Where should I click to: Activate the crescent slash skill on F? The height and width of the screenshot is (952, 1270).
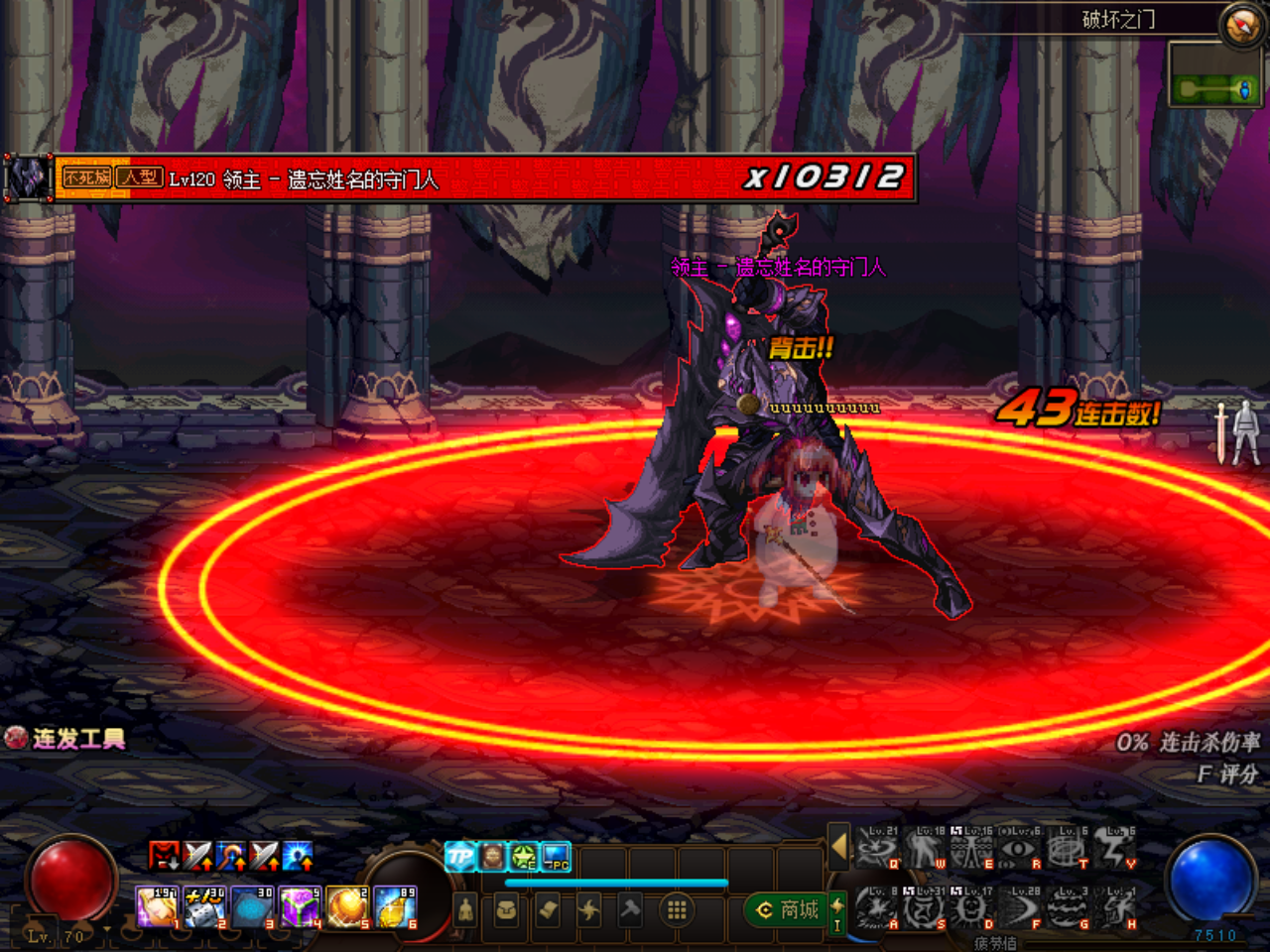coord(1021,907)
